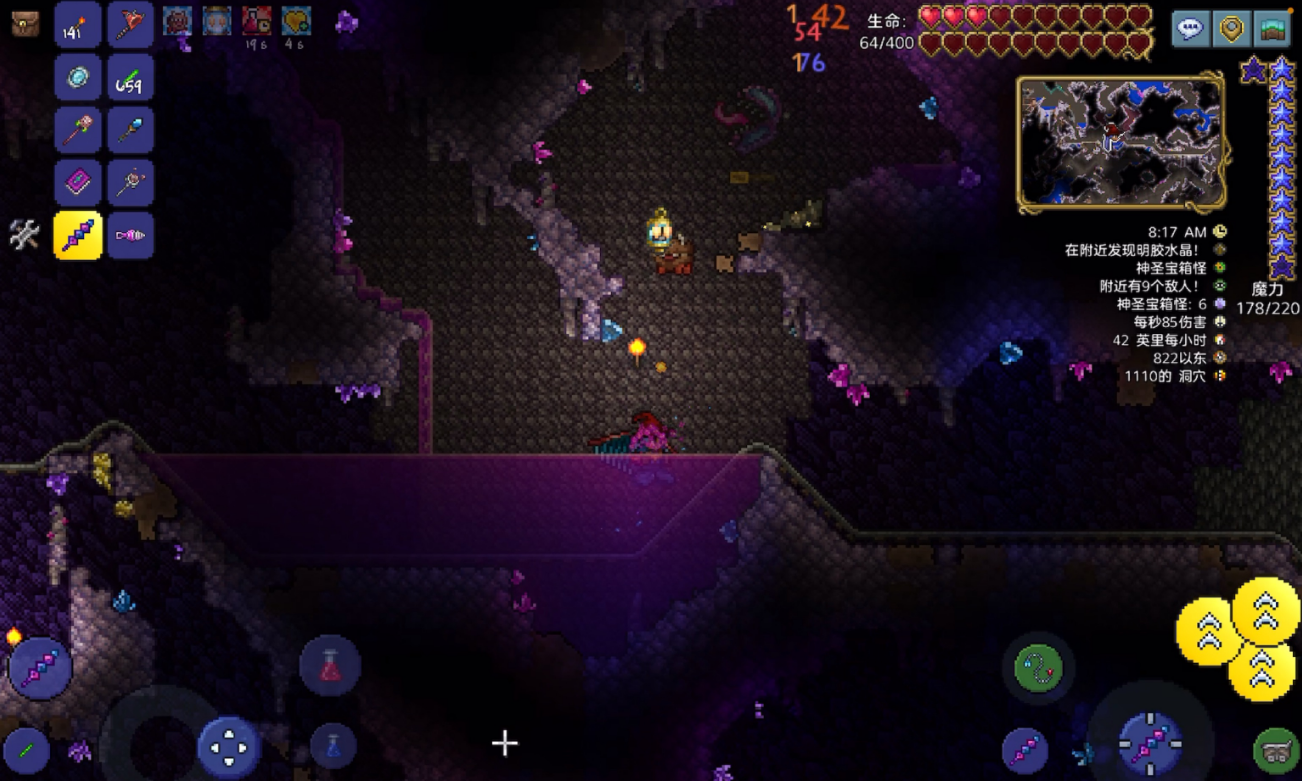The height and width of the screenshot is (781, 1302).
Task: Open the crossed tools settings icon
Action: point(24,235)
